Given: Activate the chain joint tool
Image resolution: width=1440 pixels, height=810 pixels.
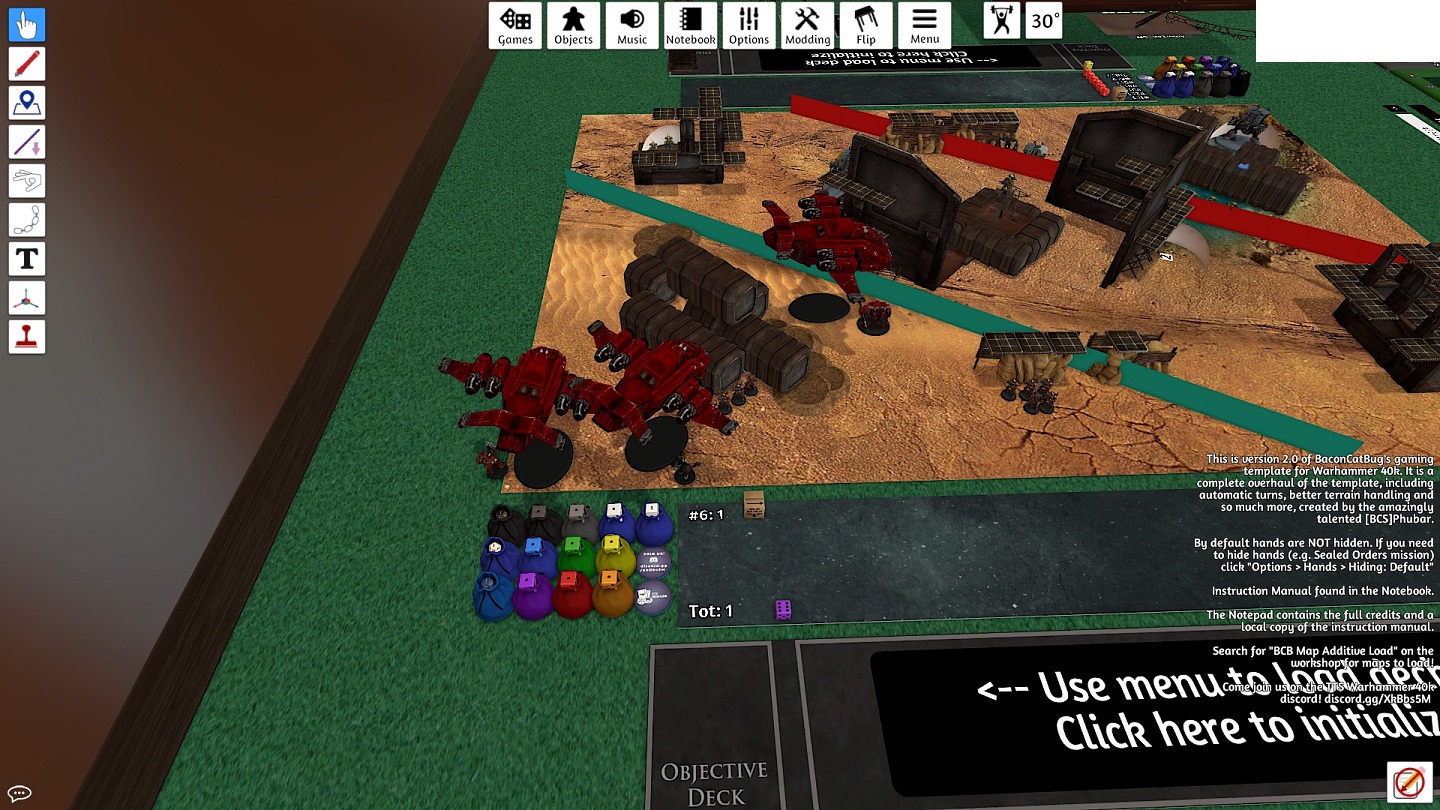Looking at the screenshot, I should point(27,220).
